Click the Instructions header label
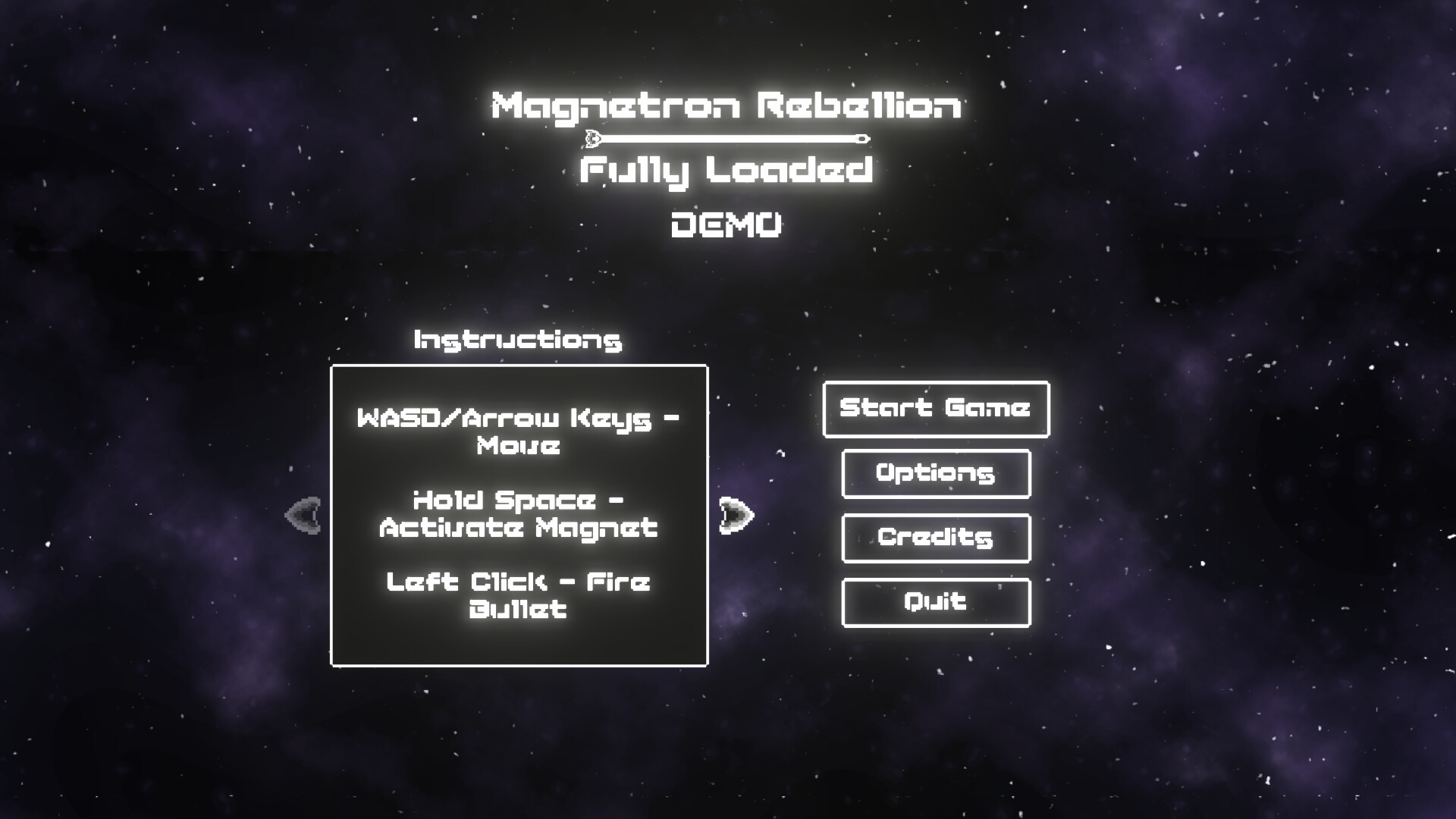 [x=517, y=340]
